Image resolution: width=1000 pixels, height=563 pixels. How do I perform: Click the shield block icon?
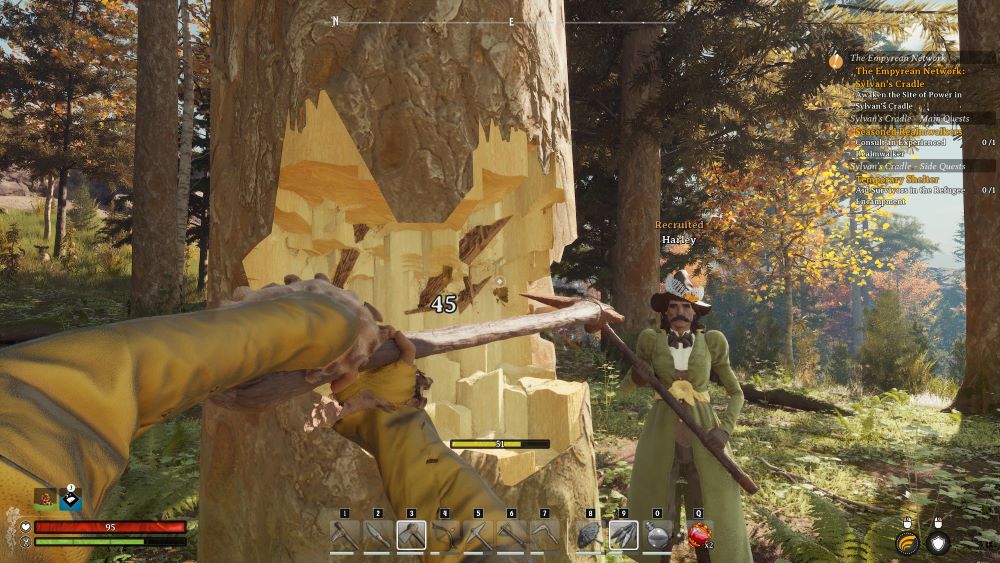938,542
